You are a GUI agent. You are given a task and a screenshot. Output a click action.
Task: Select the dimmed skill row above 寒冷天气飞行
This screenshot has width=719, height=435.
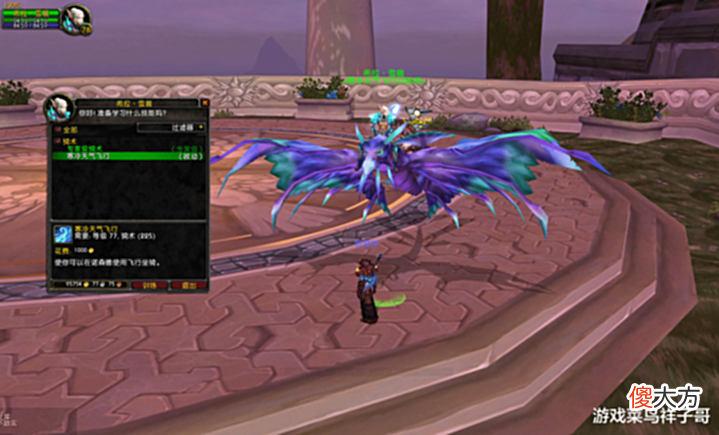click(127, 149)
